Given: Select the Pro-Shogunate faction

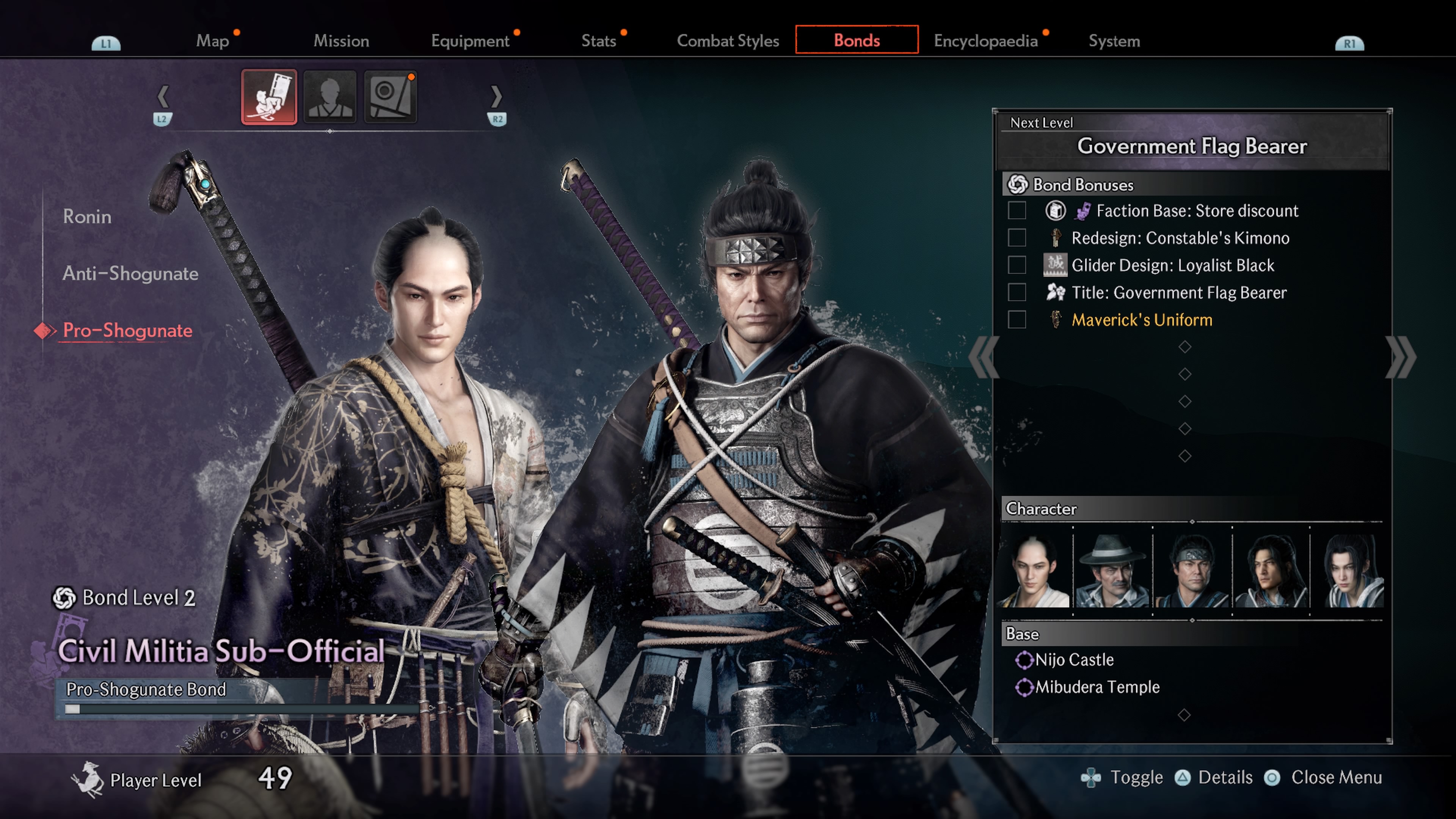Looking at the screenshot, I should pos(127,331).
